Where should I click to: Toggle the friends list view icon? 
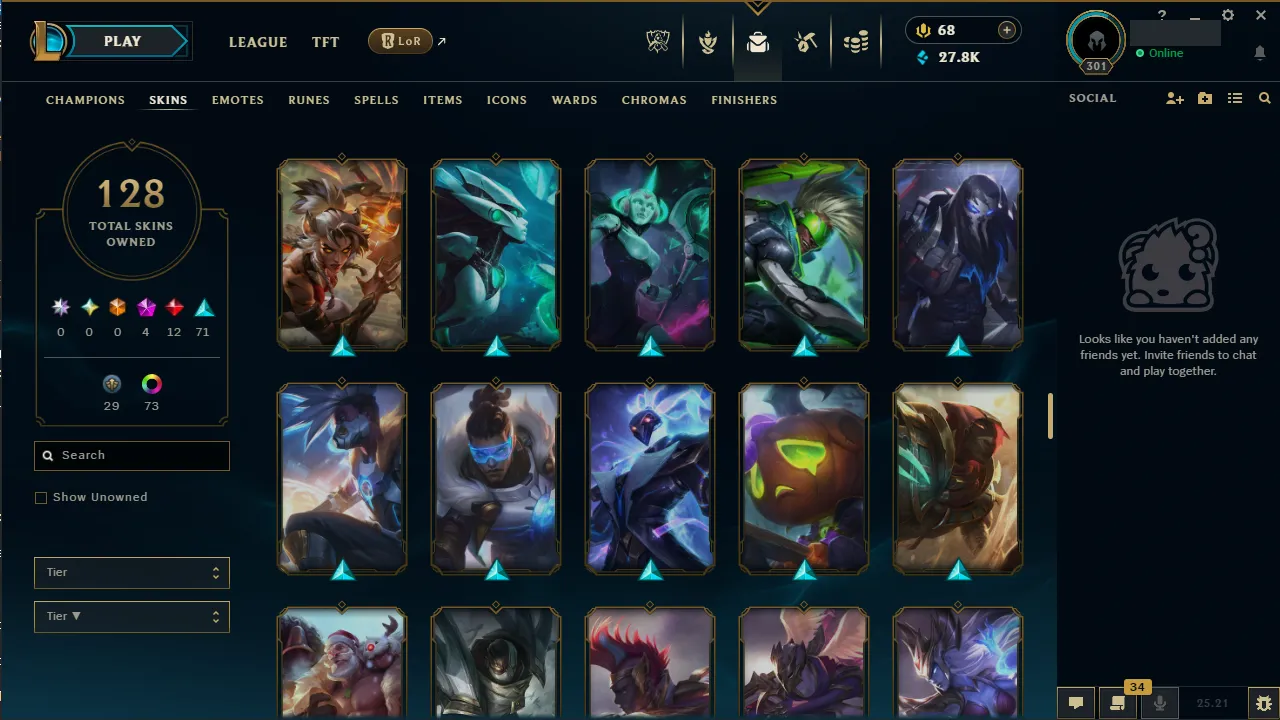[x=1235, y=98]
